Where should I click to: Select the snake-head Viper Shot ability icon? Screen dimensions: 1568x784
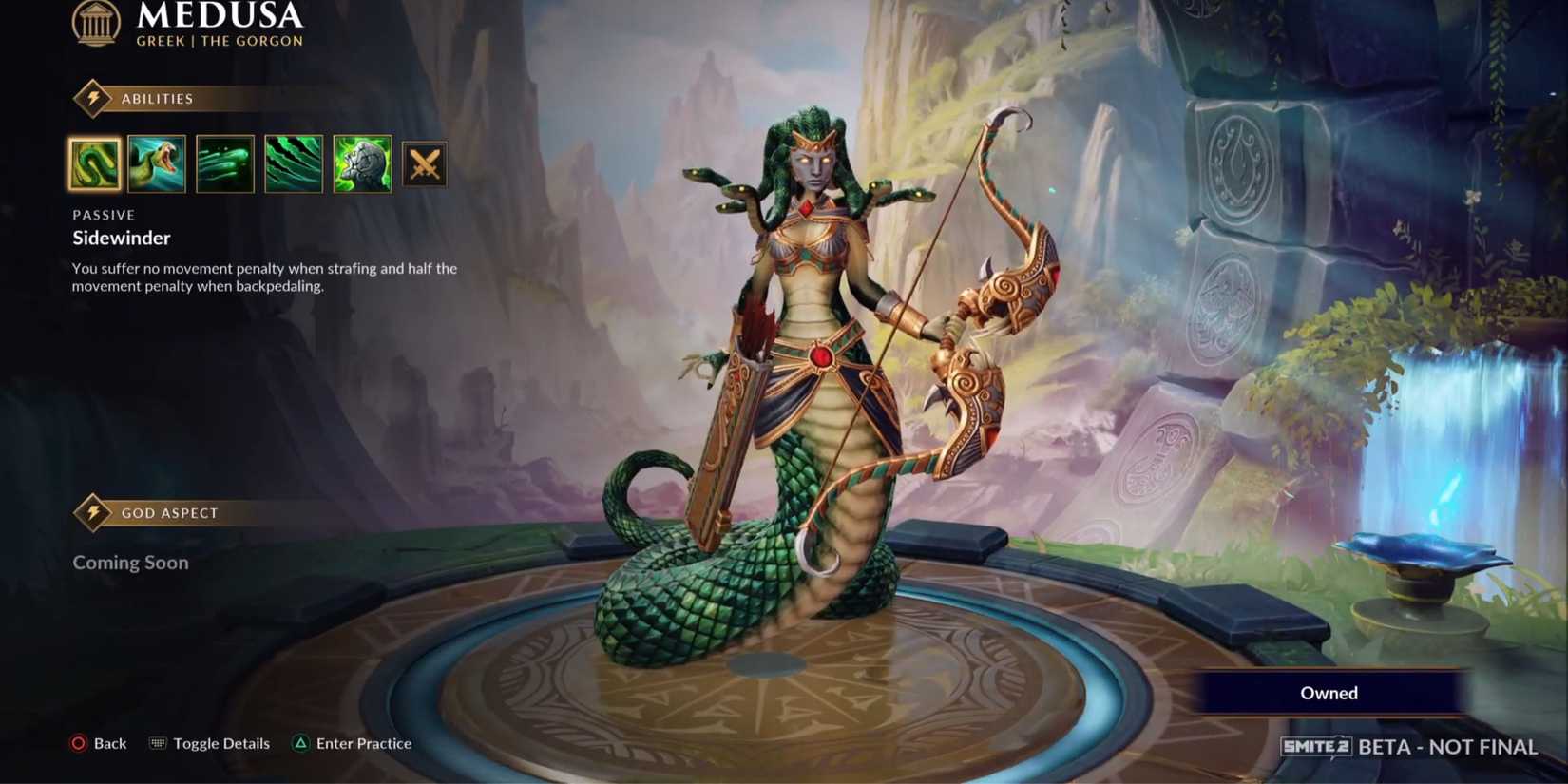[158, 163]
